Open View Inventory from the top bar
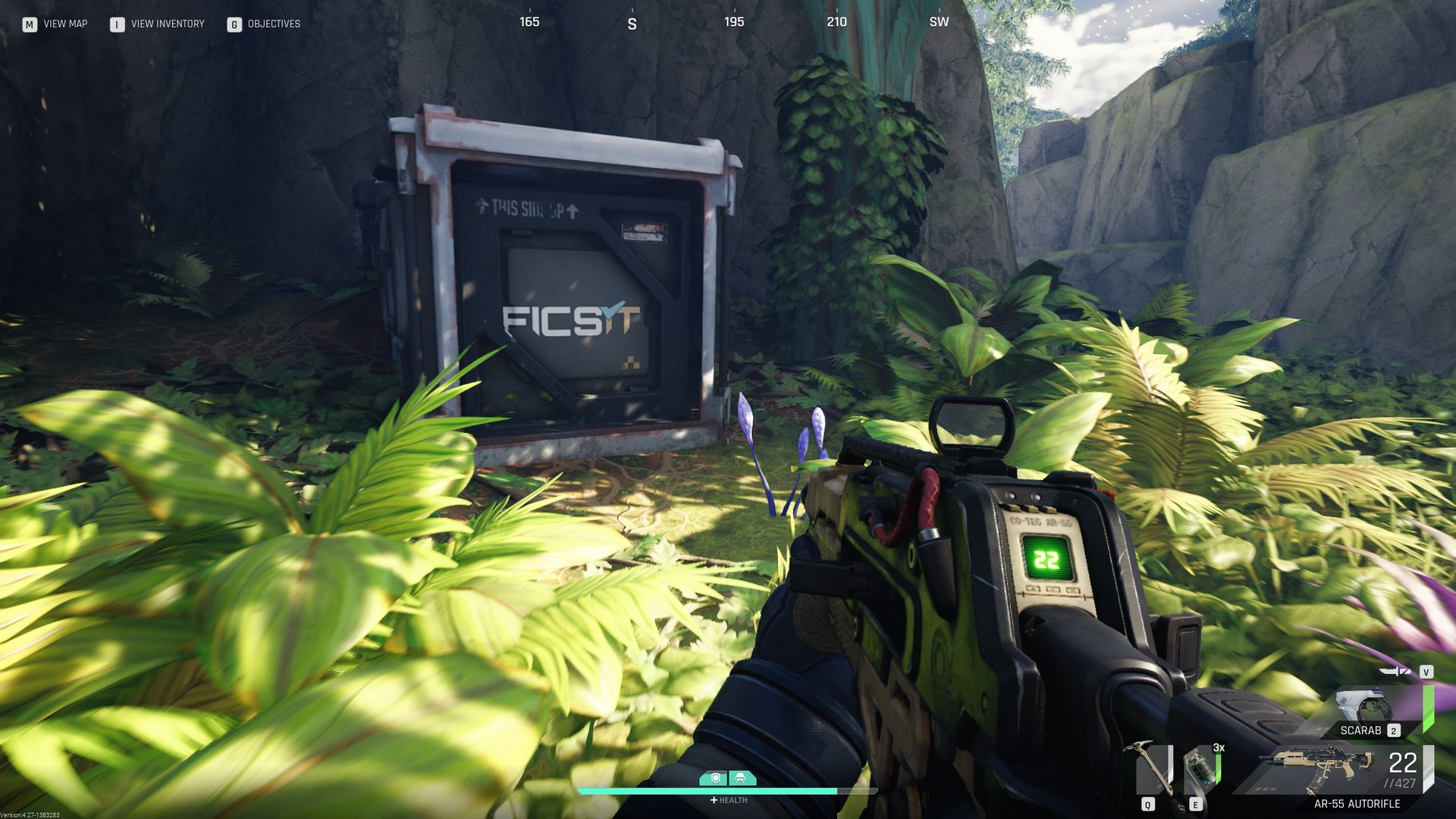The width and height of the screenshot is (1456, 819). 158,24
